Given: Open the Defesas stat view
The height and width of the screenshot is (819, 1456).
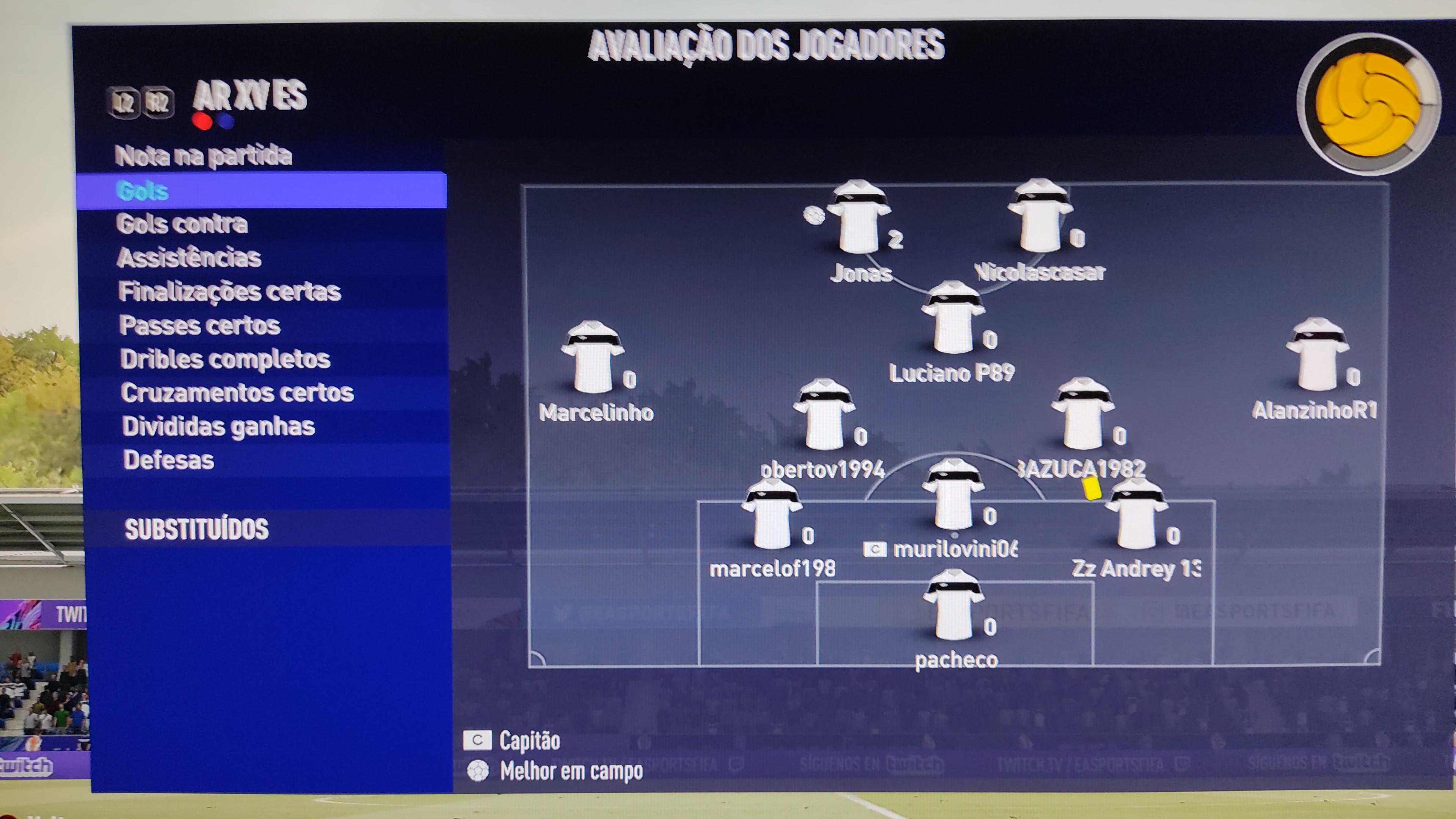Looking at the screenshot, I should click(168, 460).
